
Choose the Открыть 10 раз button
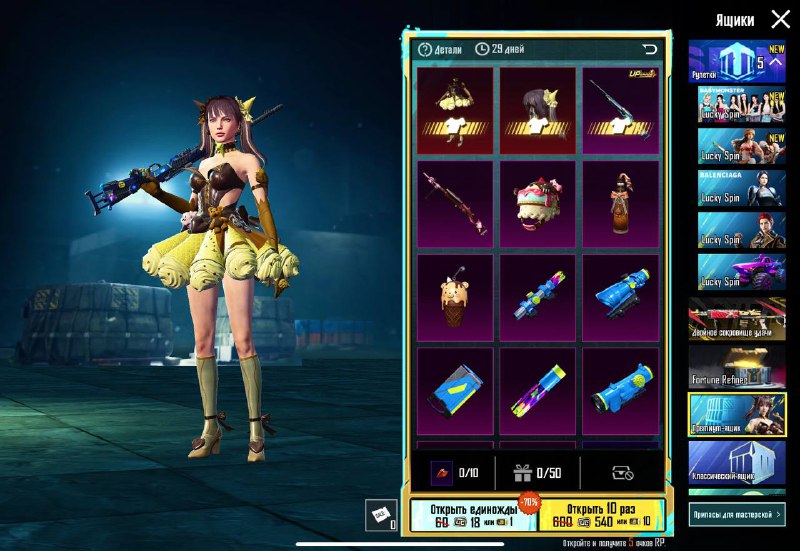(x=600, y=514)
